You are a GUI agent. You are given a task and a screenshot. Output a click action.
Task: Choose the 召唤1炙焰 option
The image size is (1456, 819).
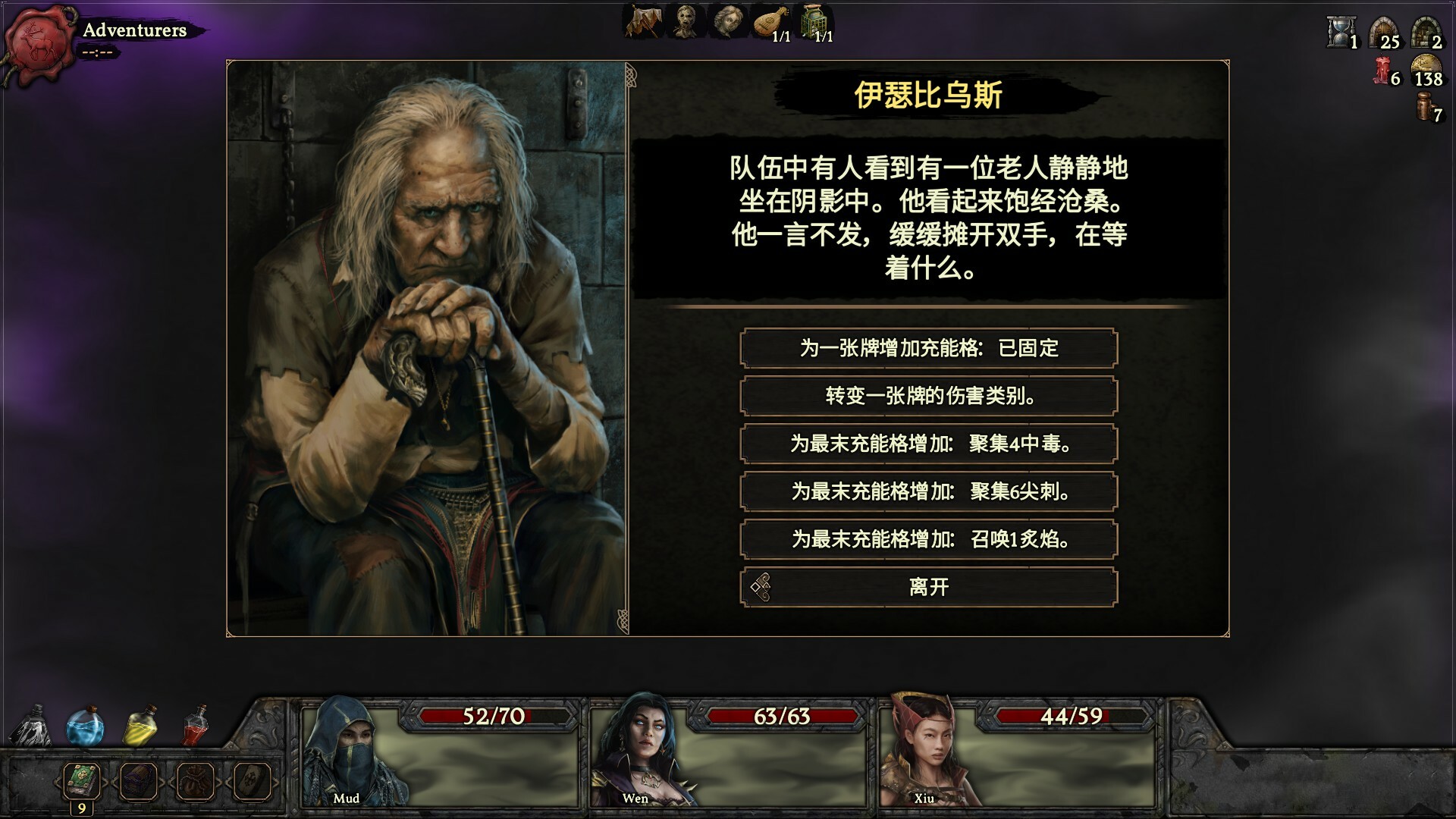pyautogui.click(x=929, y=540)
